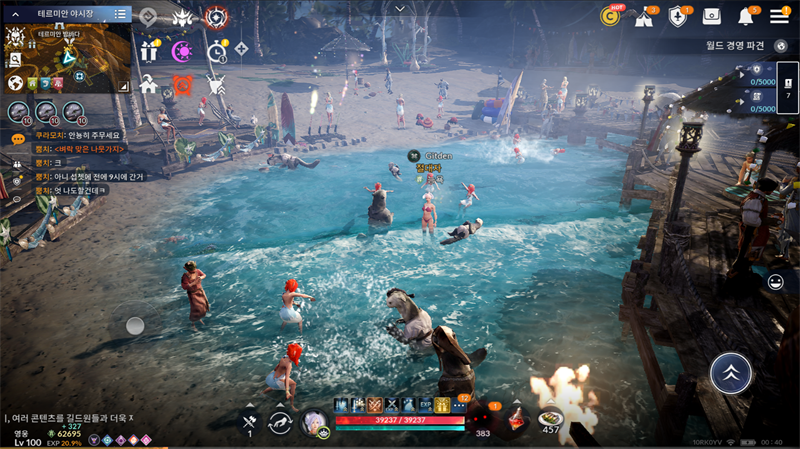This screenshot has height=449, width=800.
Task: Use the red potion quick slot
Action: 516,418
